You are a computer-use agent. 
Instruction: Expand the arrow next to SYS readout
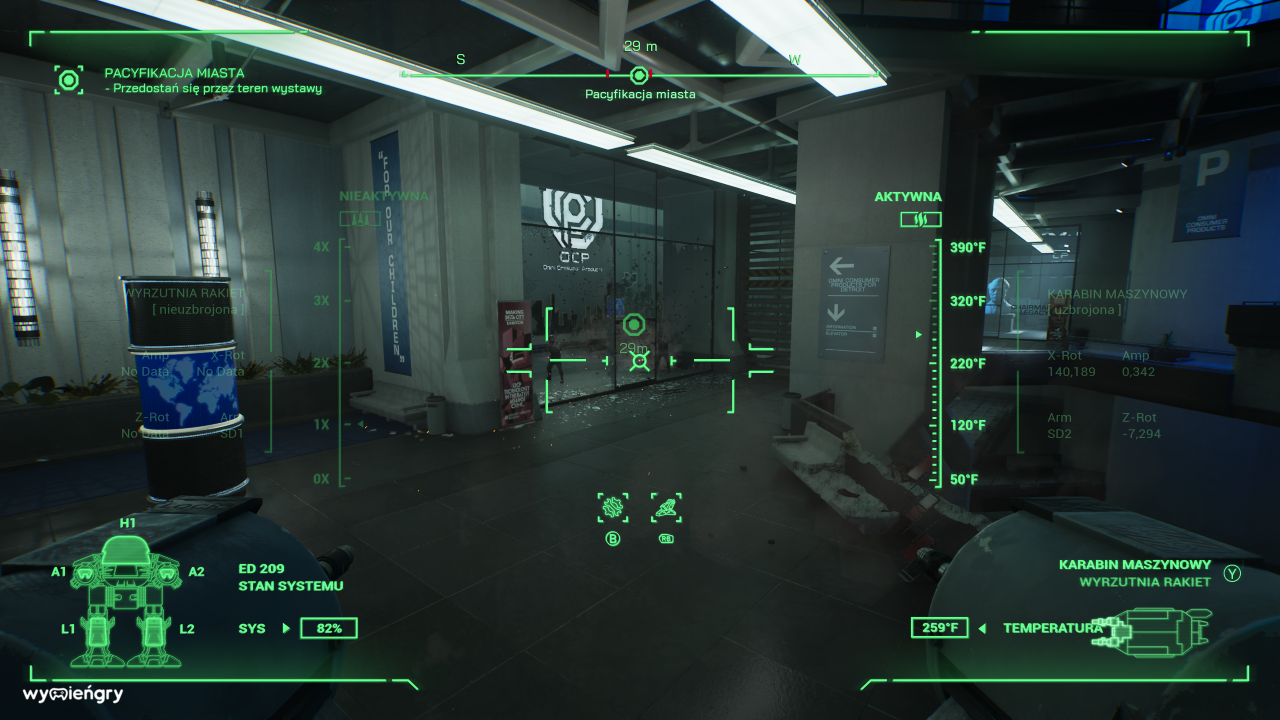[x=285, y=628]
